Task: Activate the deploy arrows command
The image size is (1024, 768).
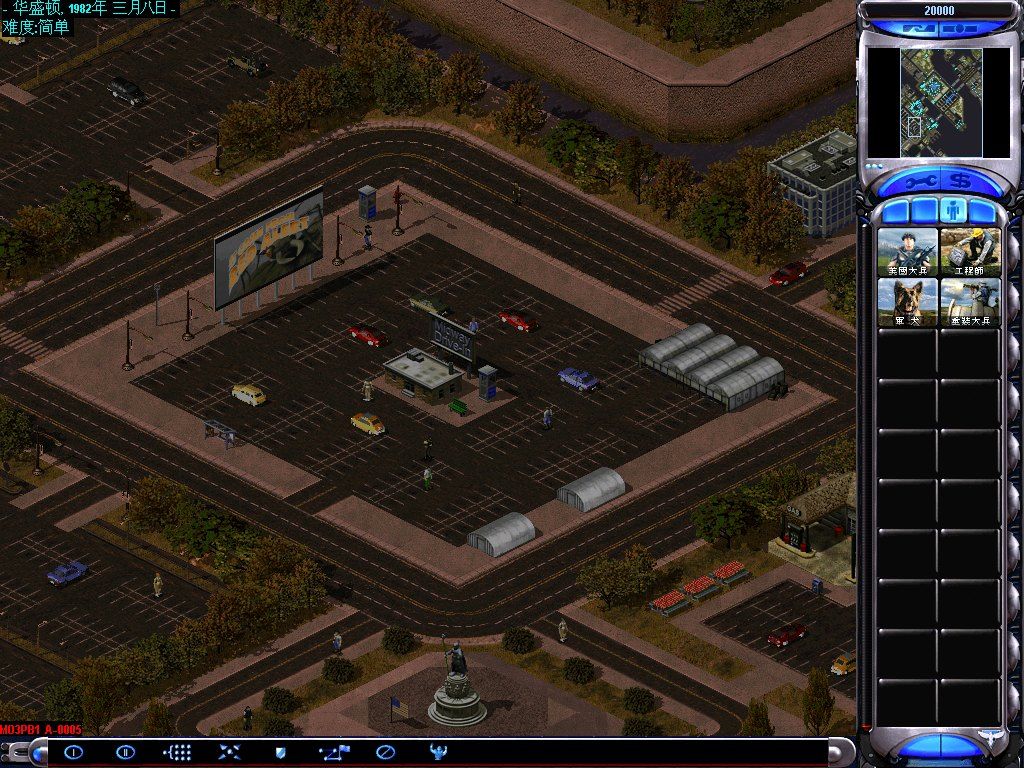Action: [x=229, y=752]
